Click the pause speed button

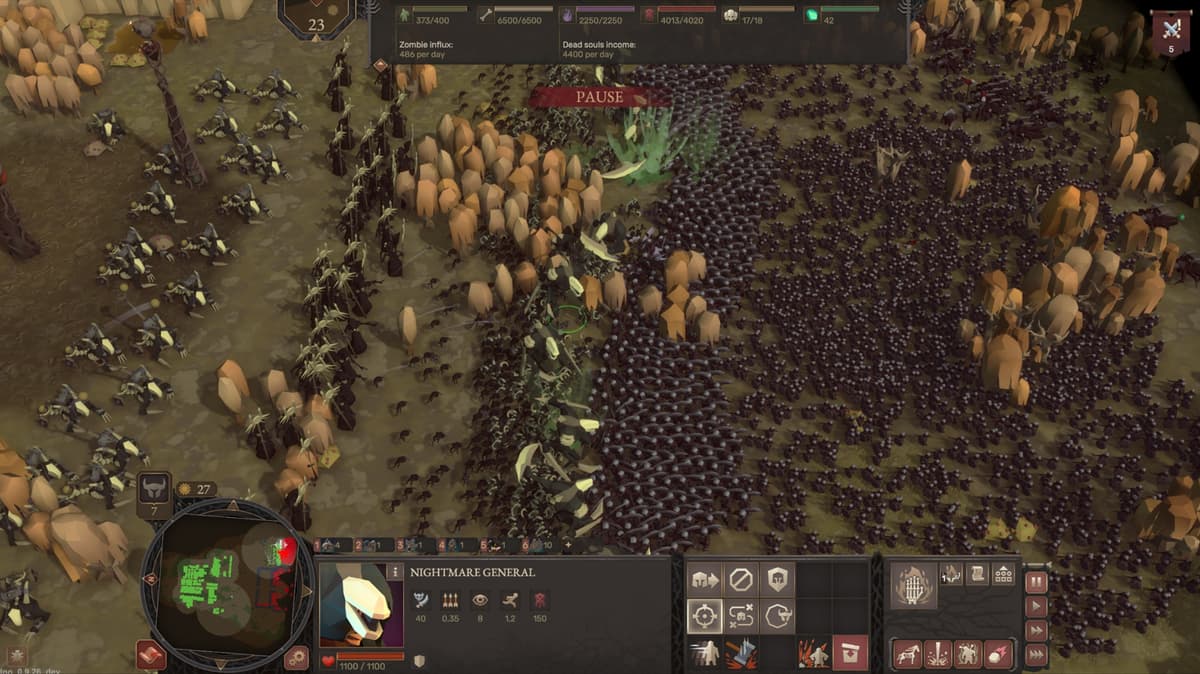(1036, 581)
